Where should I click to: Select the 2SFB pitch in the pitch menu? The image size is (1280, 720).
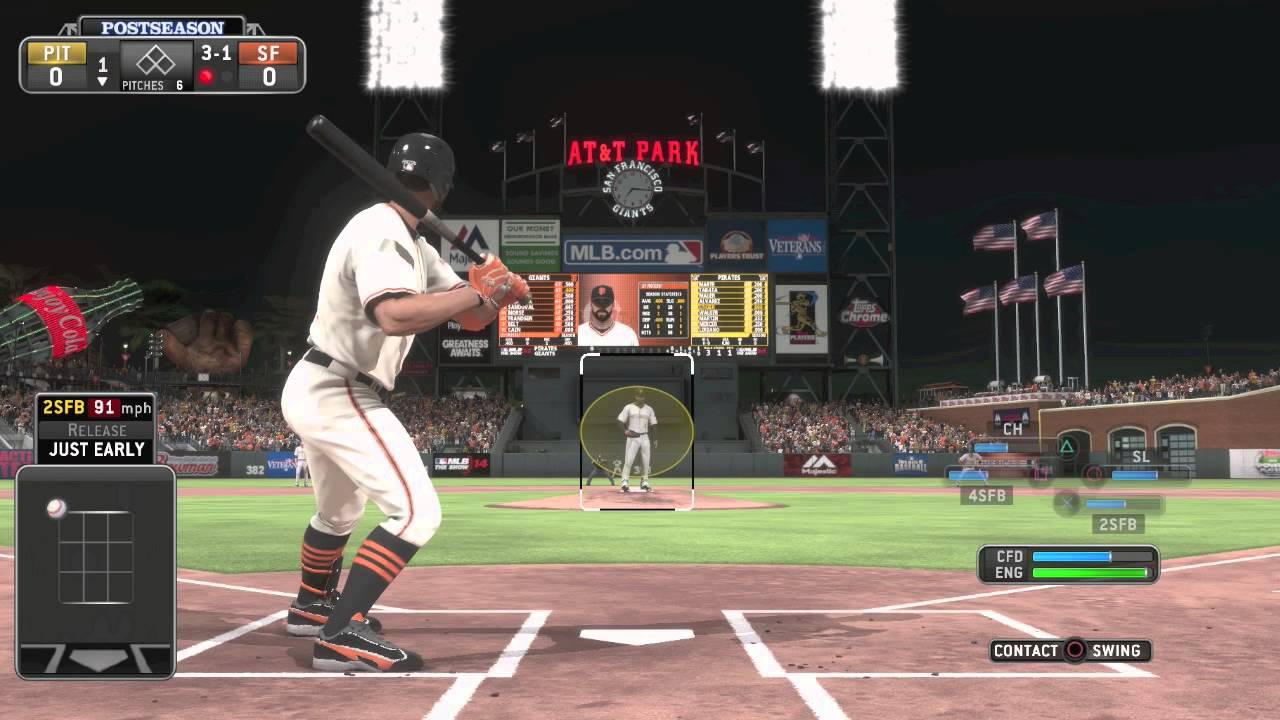[x=1119, y=524]
